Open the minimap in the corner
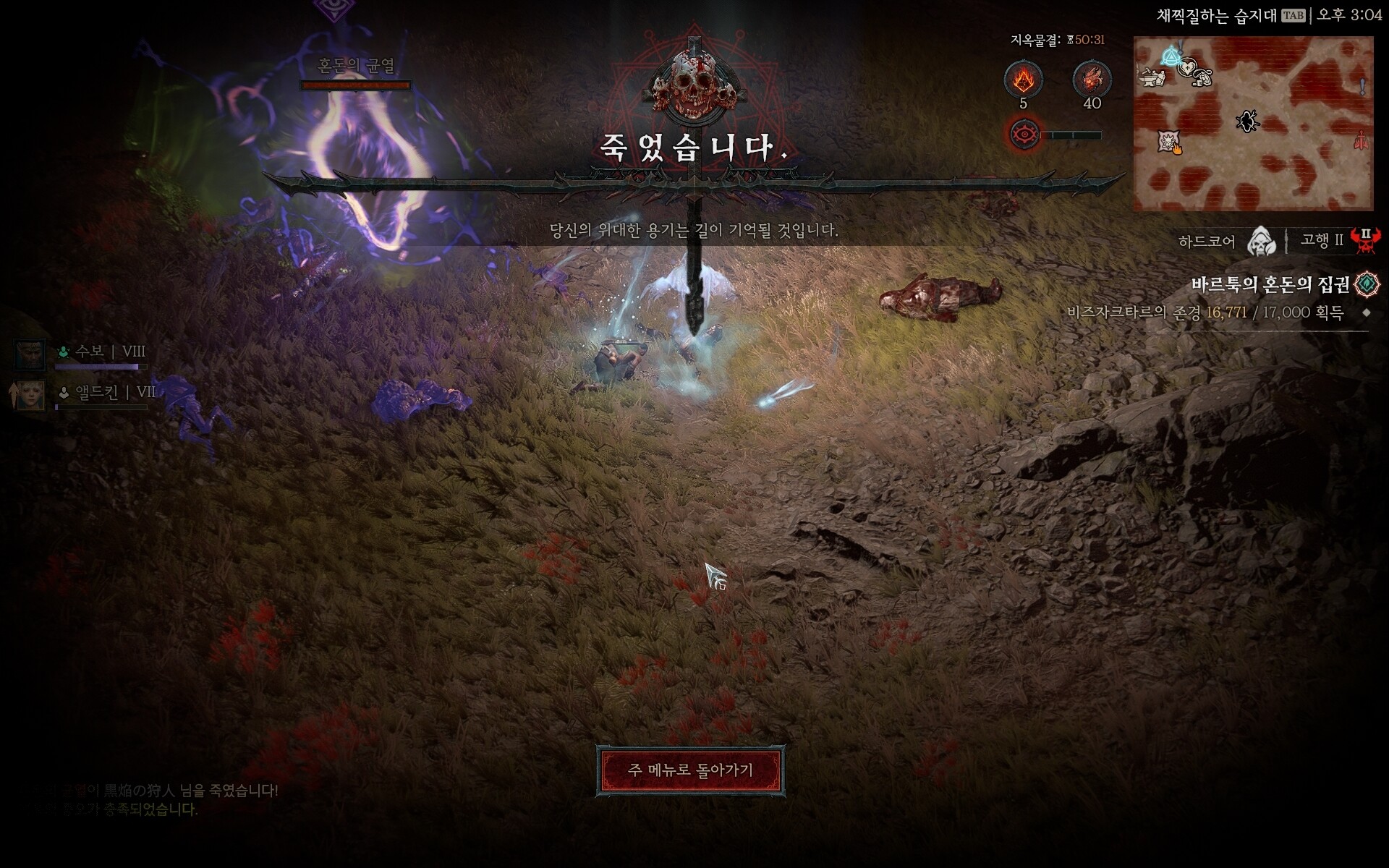The width and height of the screenshot is (1389, 868). pos(1253,124)
